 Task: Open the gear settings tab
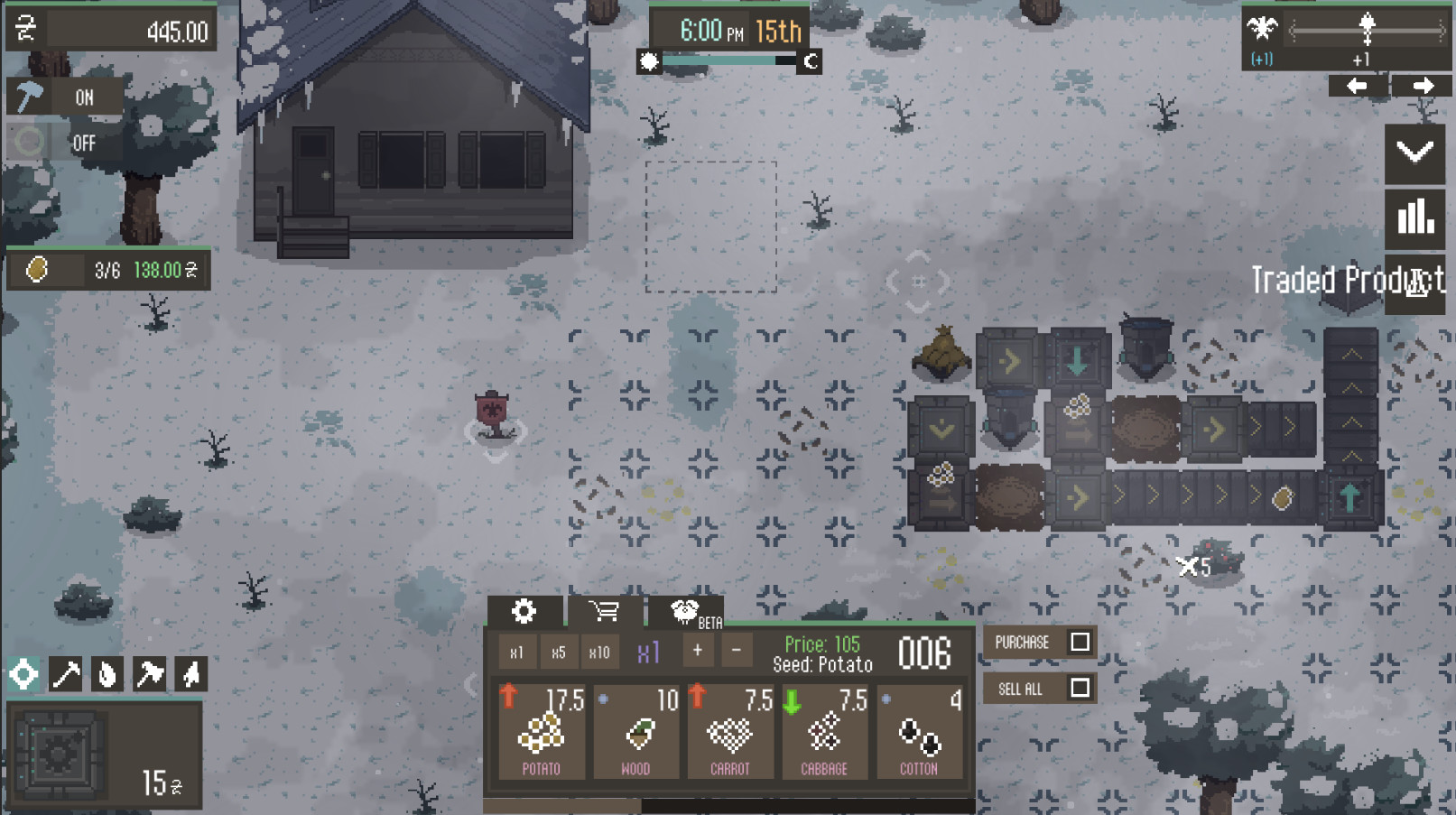pos(524,612)
